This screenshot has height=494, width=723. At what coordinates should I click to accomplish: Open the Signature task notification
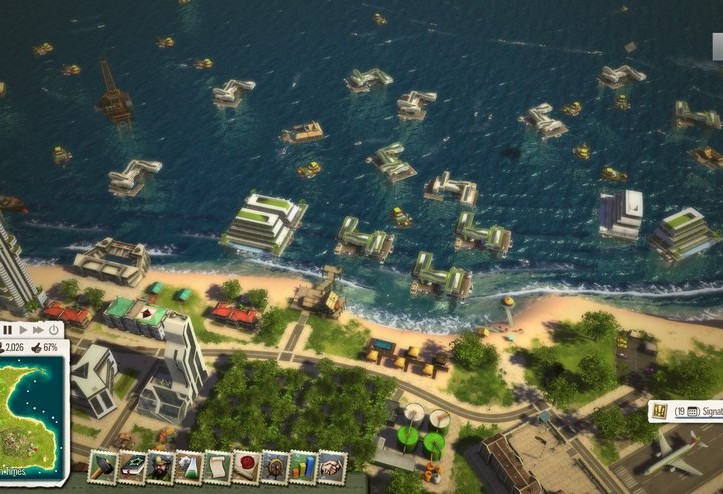[x=688, y=411]
